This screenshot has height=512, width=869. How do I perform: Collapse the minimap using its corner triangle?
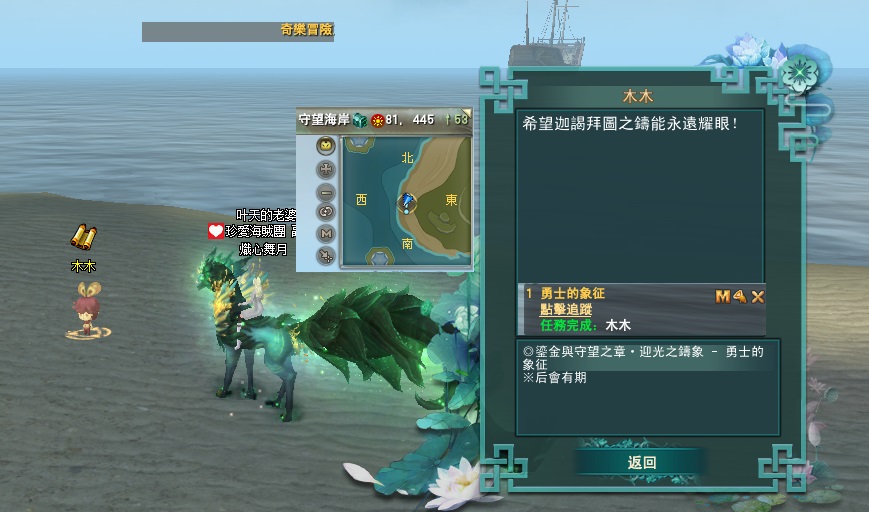point(465,113)
